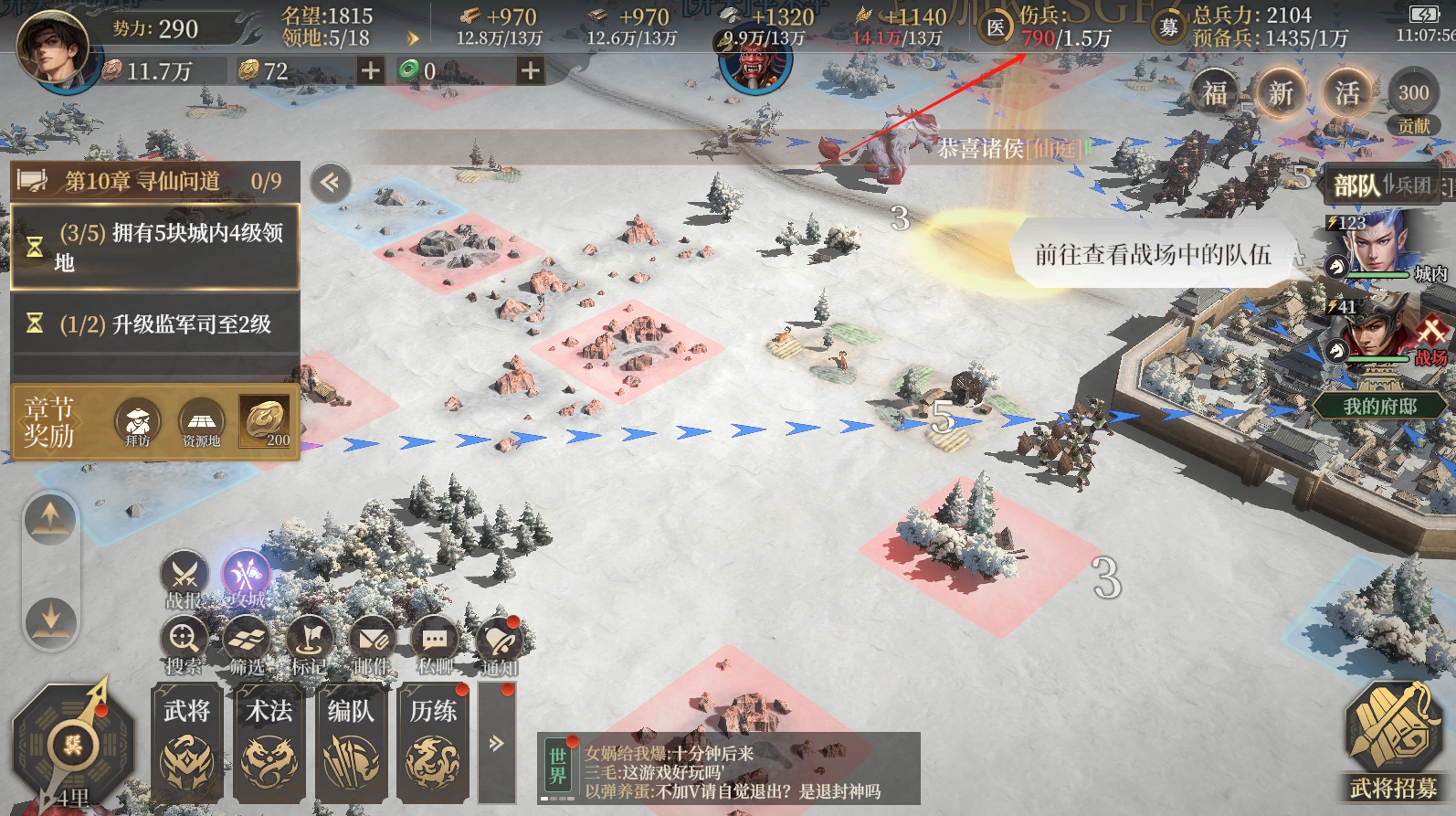
Task: Open the 活 activity icon
Action: [1346, 93]
